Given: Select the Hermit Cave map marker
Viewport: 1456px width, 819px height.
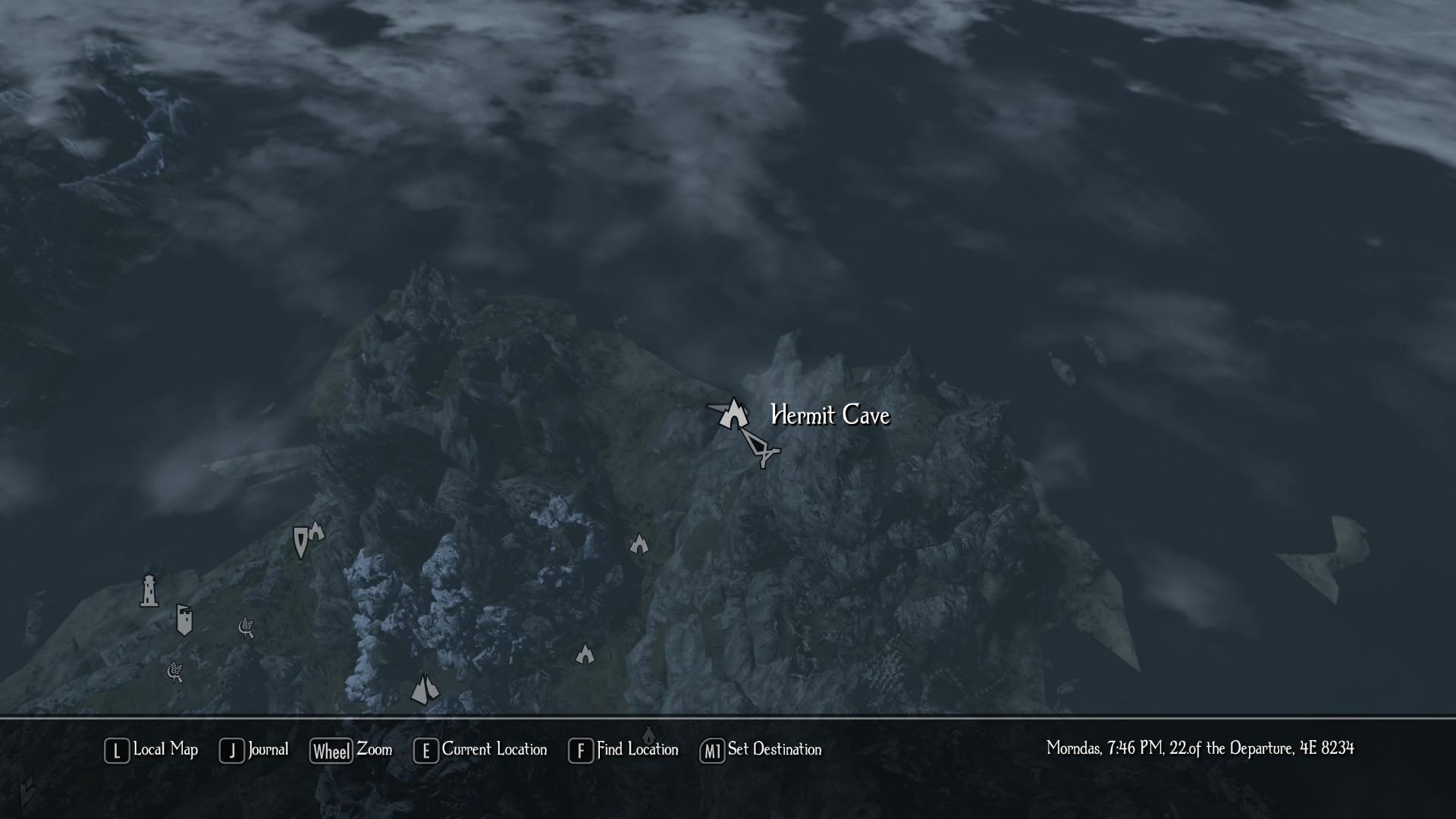Looking at the screenshot, I should (733, 414).
